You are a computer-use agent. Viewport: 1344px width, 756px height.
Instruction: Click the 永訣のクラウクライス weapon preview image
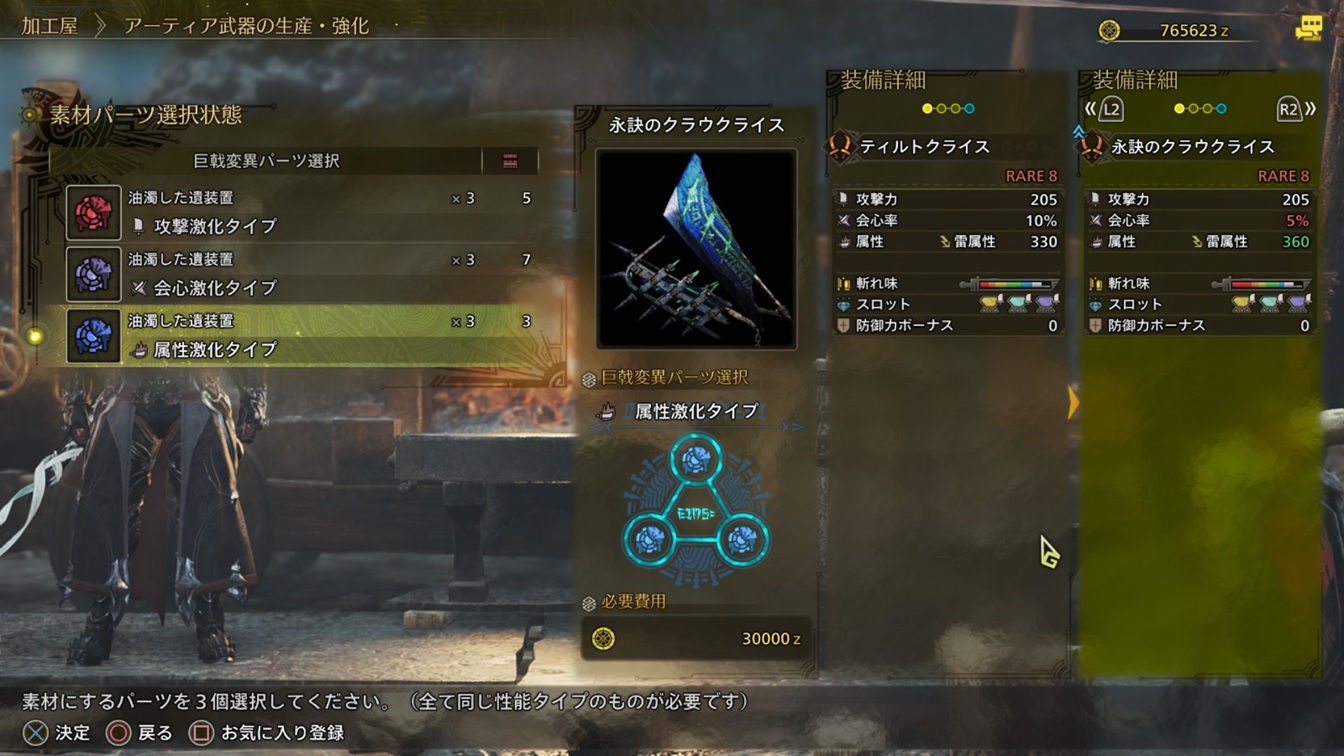point(696,248)
